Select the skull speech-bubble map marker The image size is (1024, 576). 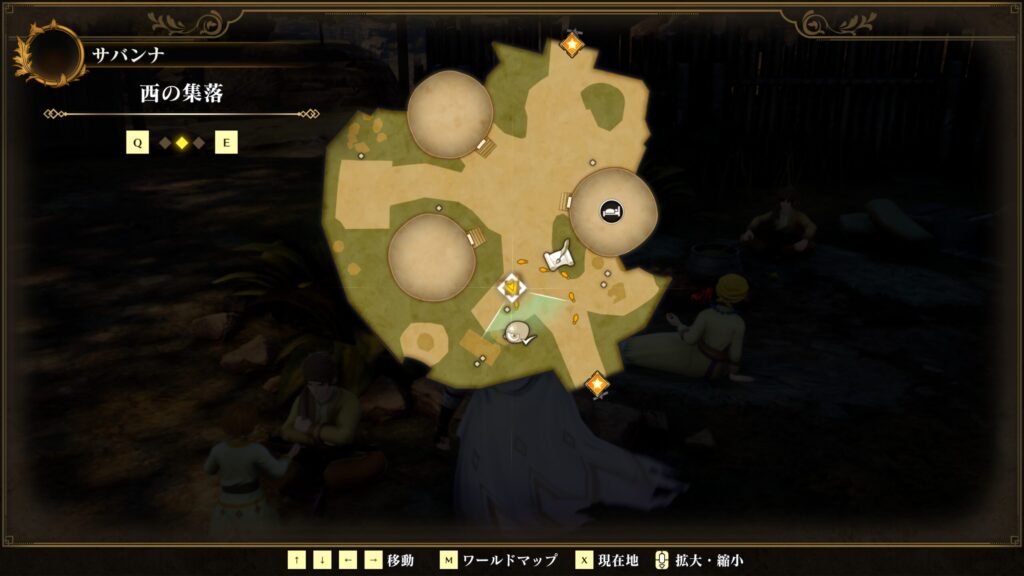point(519,334)
